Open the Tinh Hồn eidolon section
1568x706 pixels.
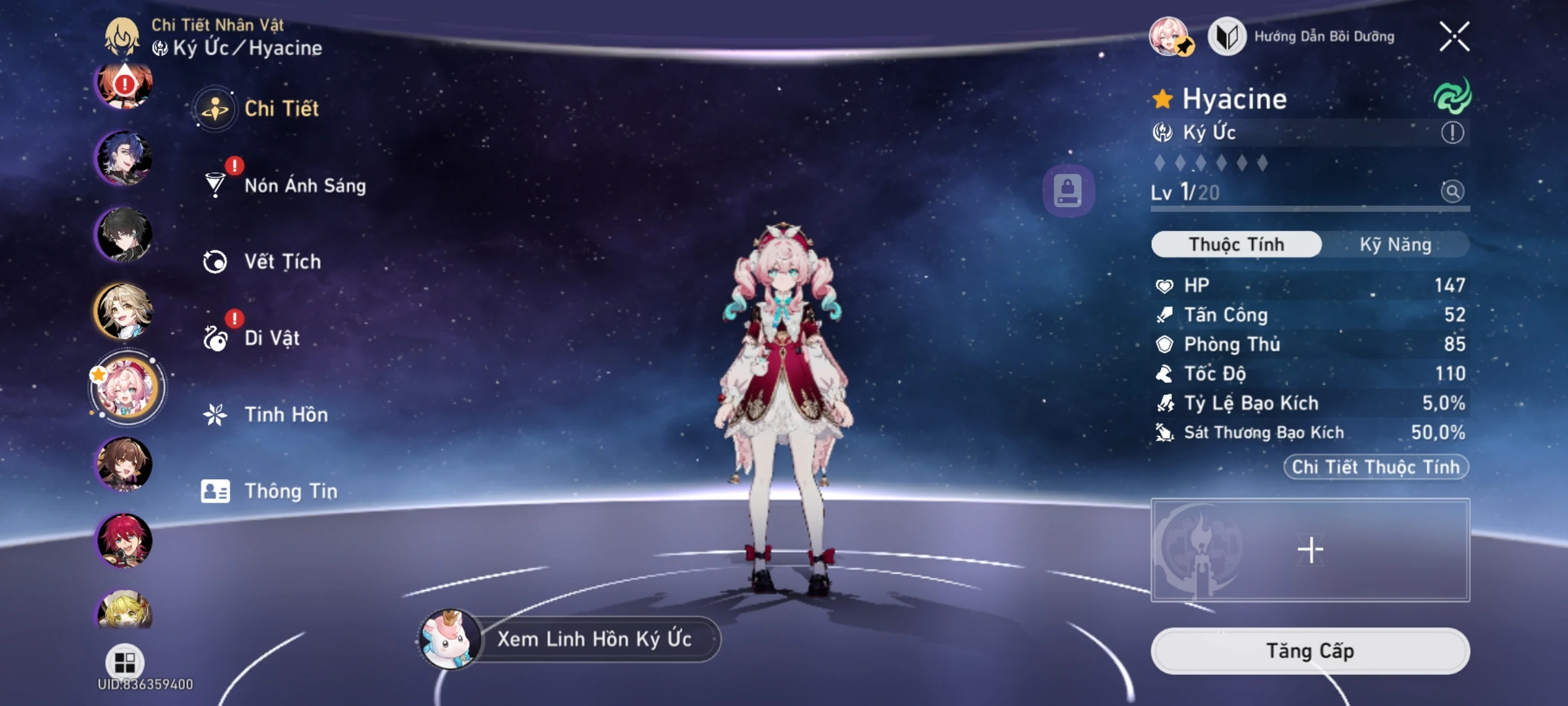(x=286, y=414)
